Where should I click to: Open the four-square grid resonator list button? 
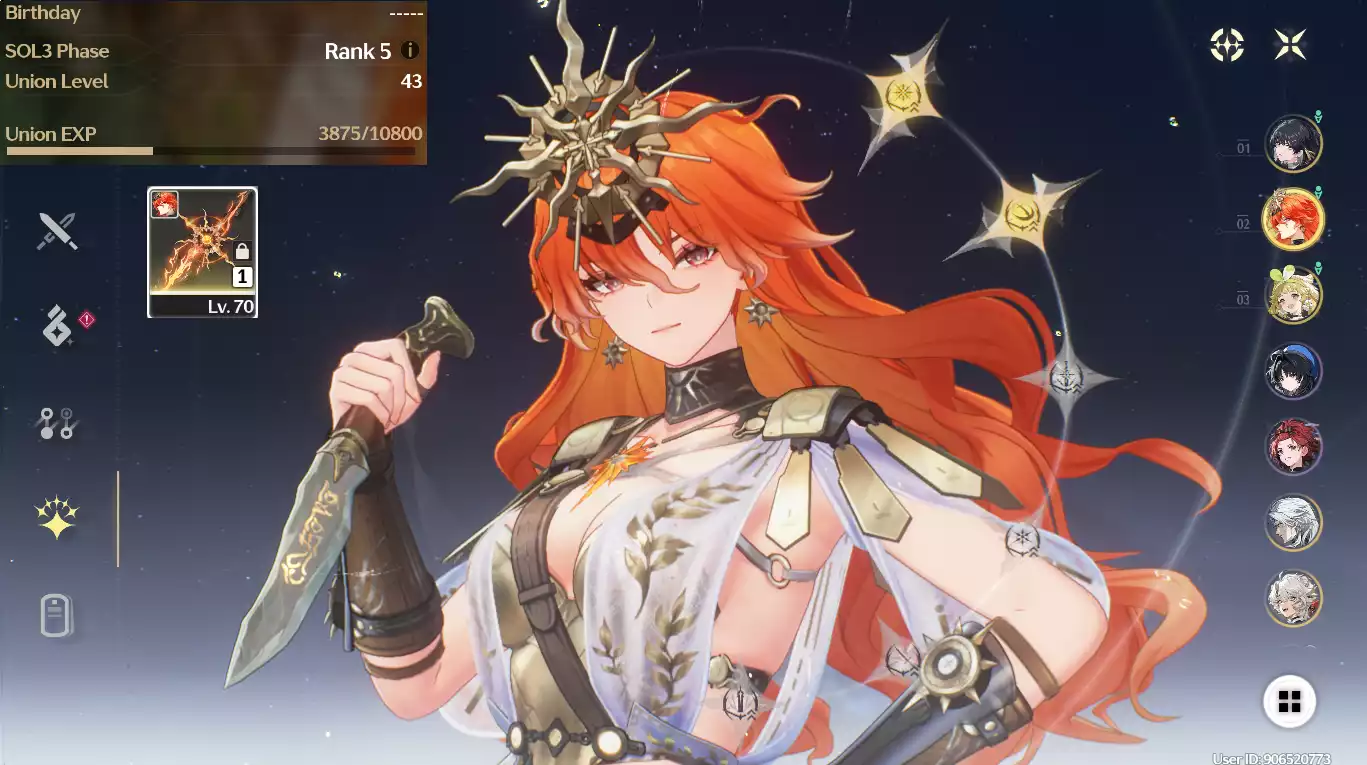1289,701
